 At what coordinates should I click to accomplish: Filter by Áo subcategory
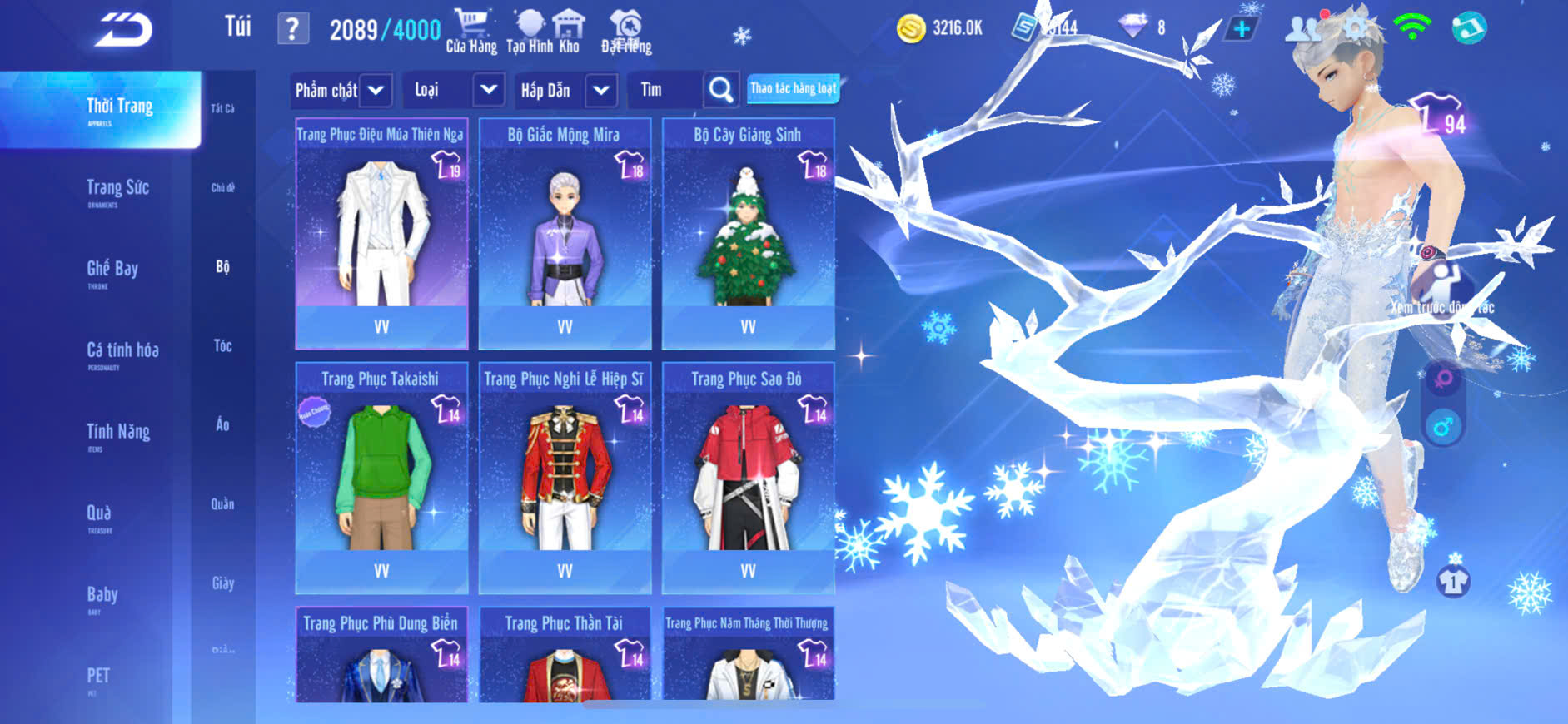pos(222,425)
